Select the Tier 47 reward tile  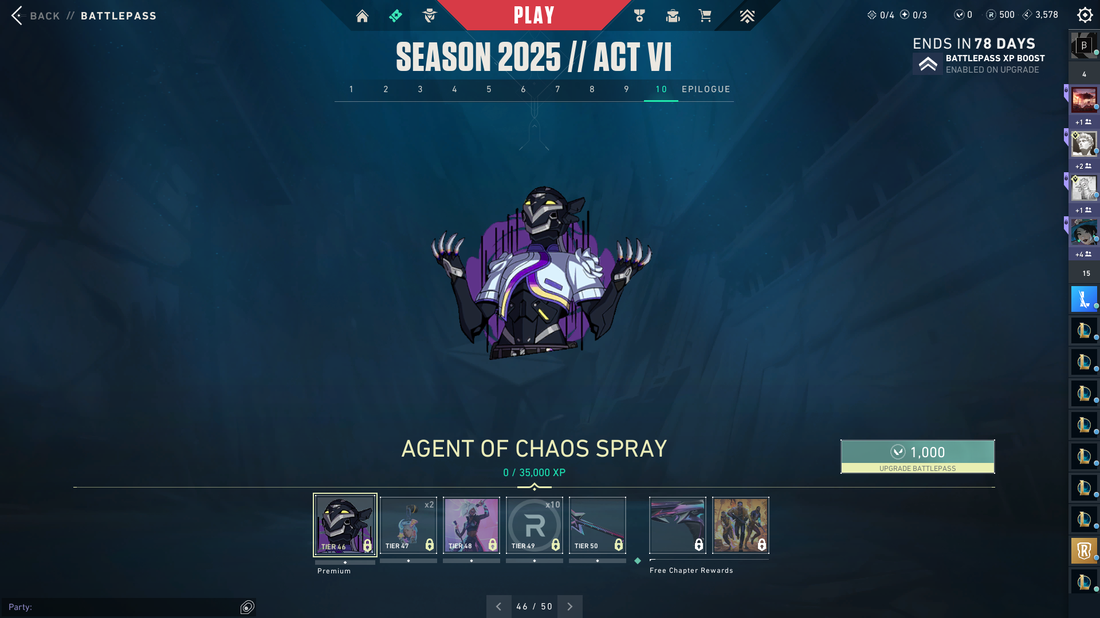408,525
